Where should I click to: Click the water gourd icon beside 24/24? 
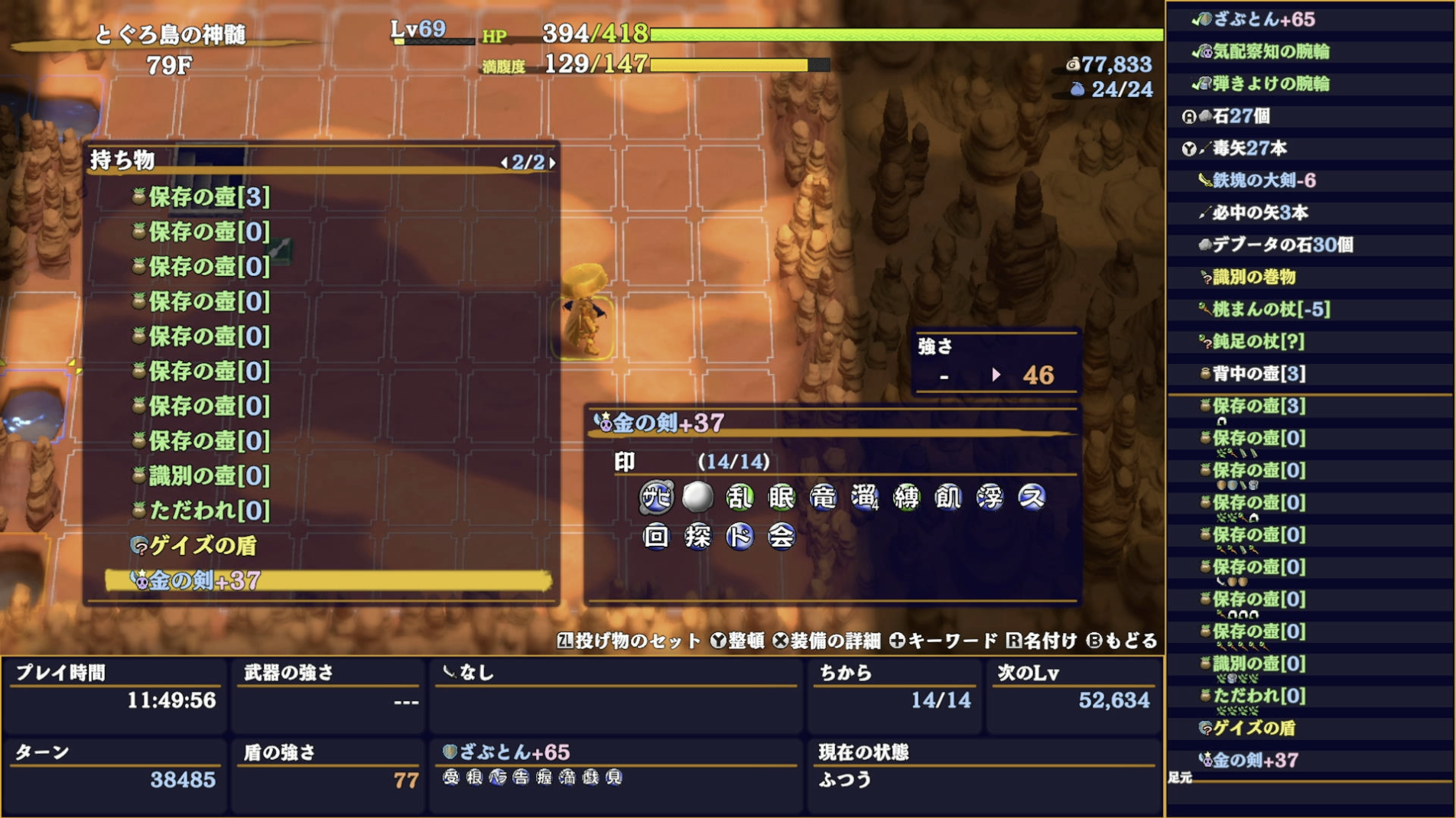[x=1077, y=87]
